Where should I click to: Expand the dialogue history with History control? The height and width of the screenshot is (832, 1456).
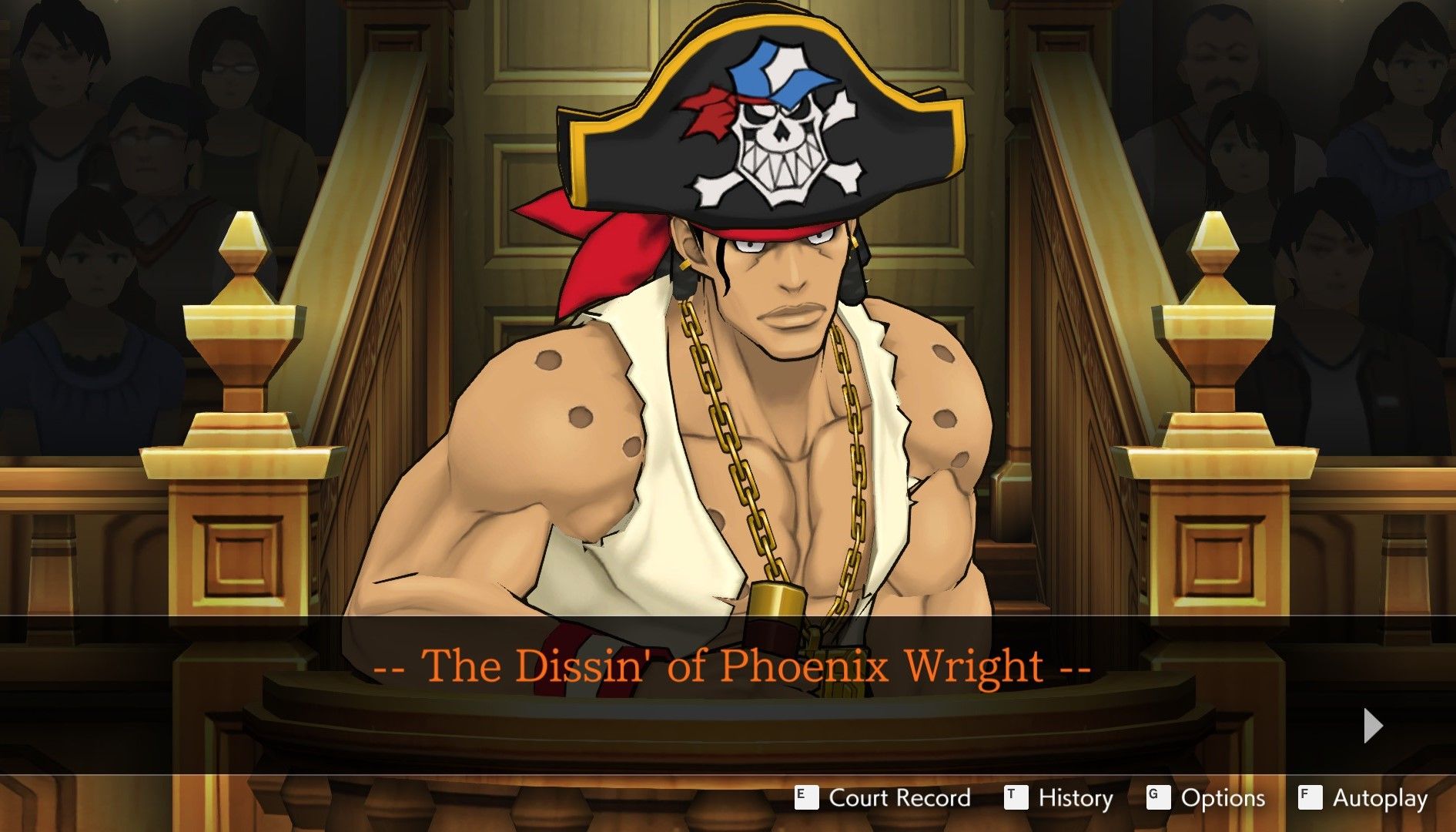1074,799
